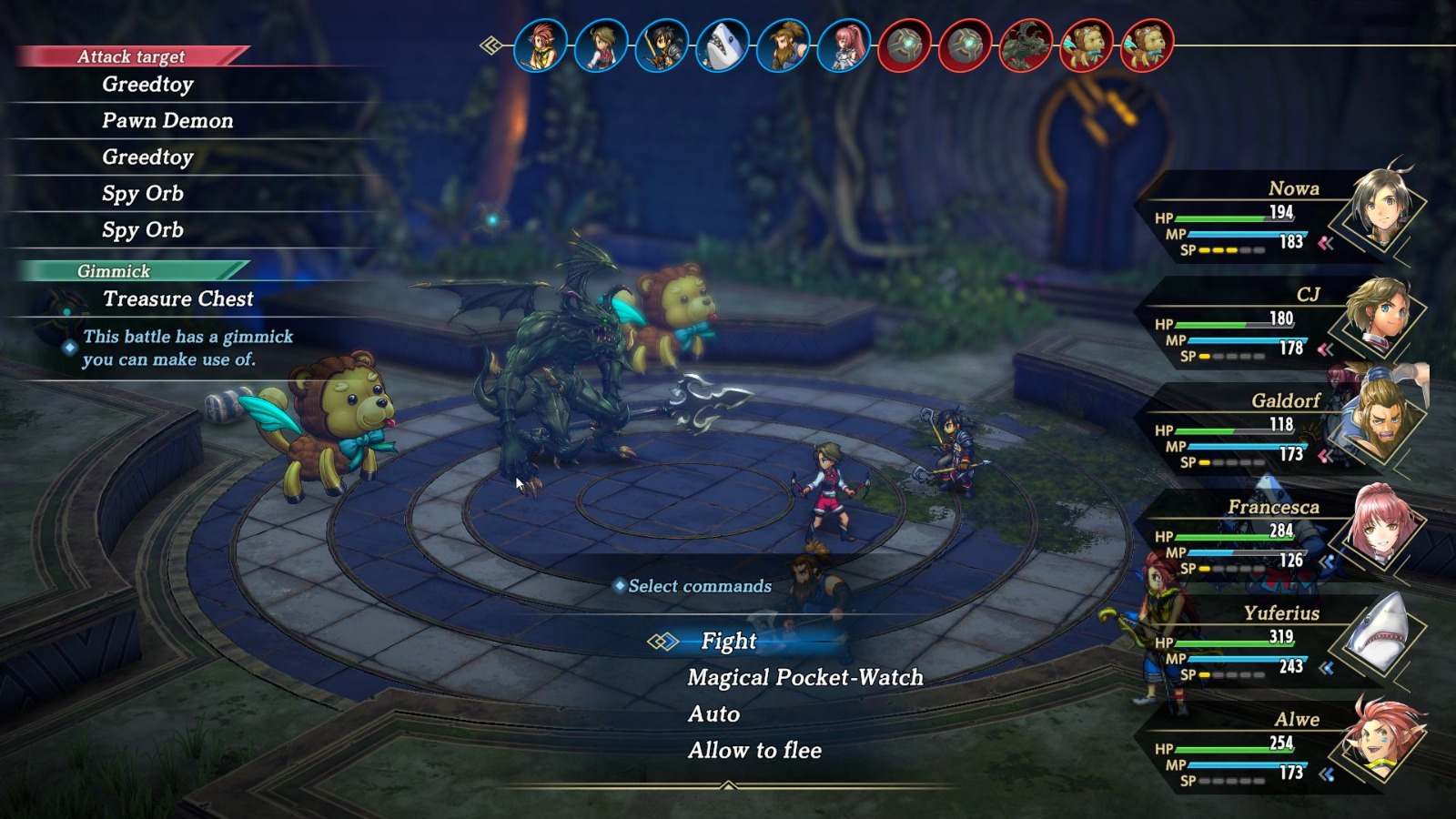Choose Allow to flee from the command menu

click(x=755, y=750)
